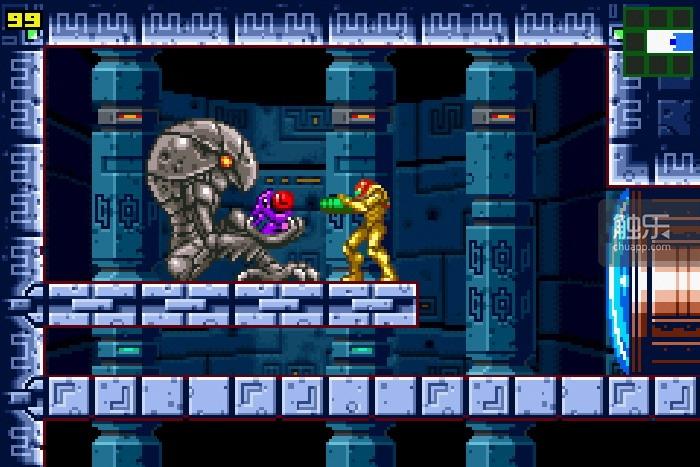Open the green grid minimap
The image size is (700, 467).
660,40
